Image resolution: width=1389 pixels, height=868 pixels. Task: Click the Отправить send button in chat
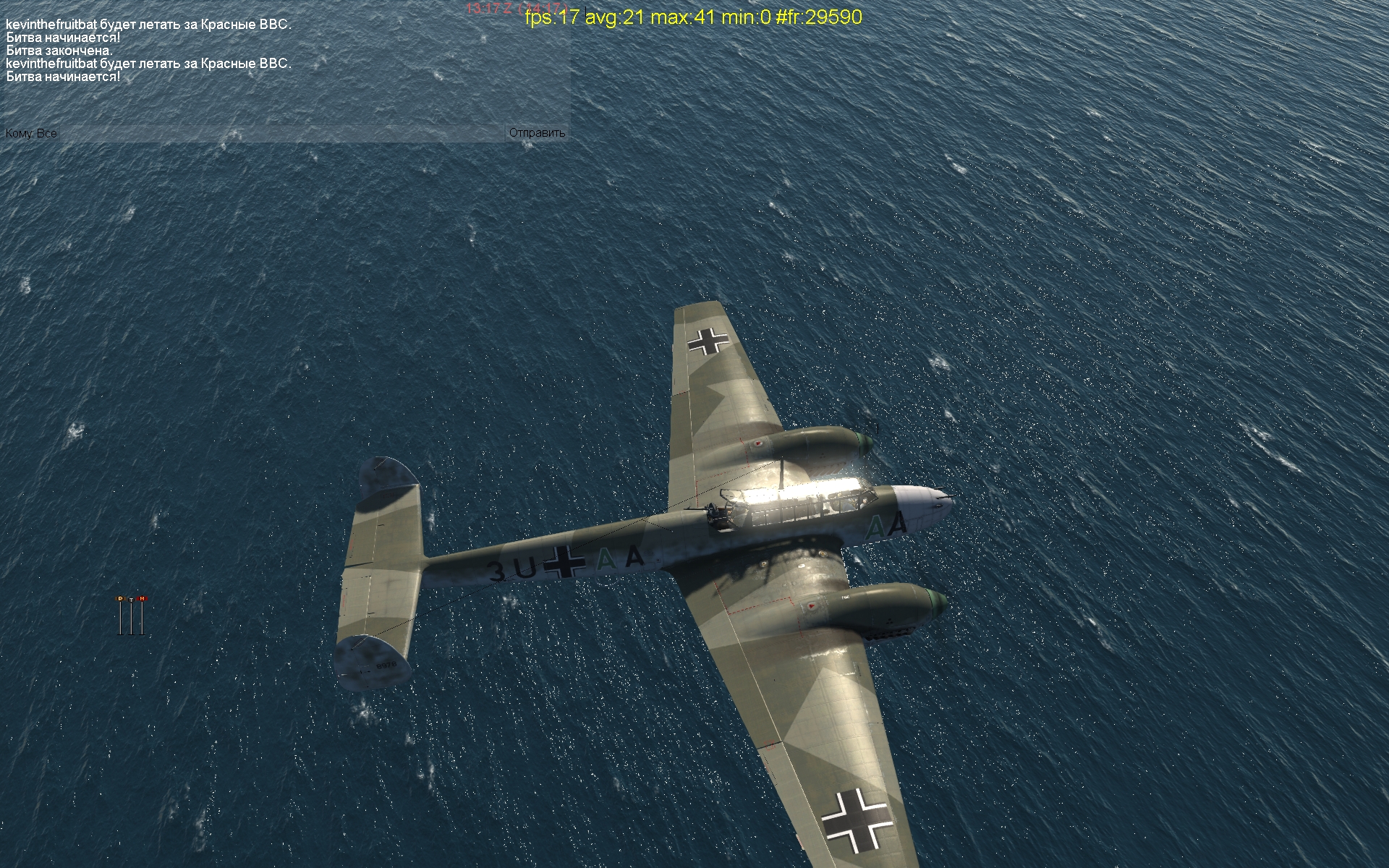tap(537, 133)
